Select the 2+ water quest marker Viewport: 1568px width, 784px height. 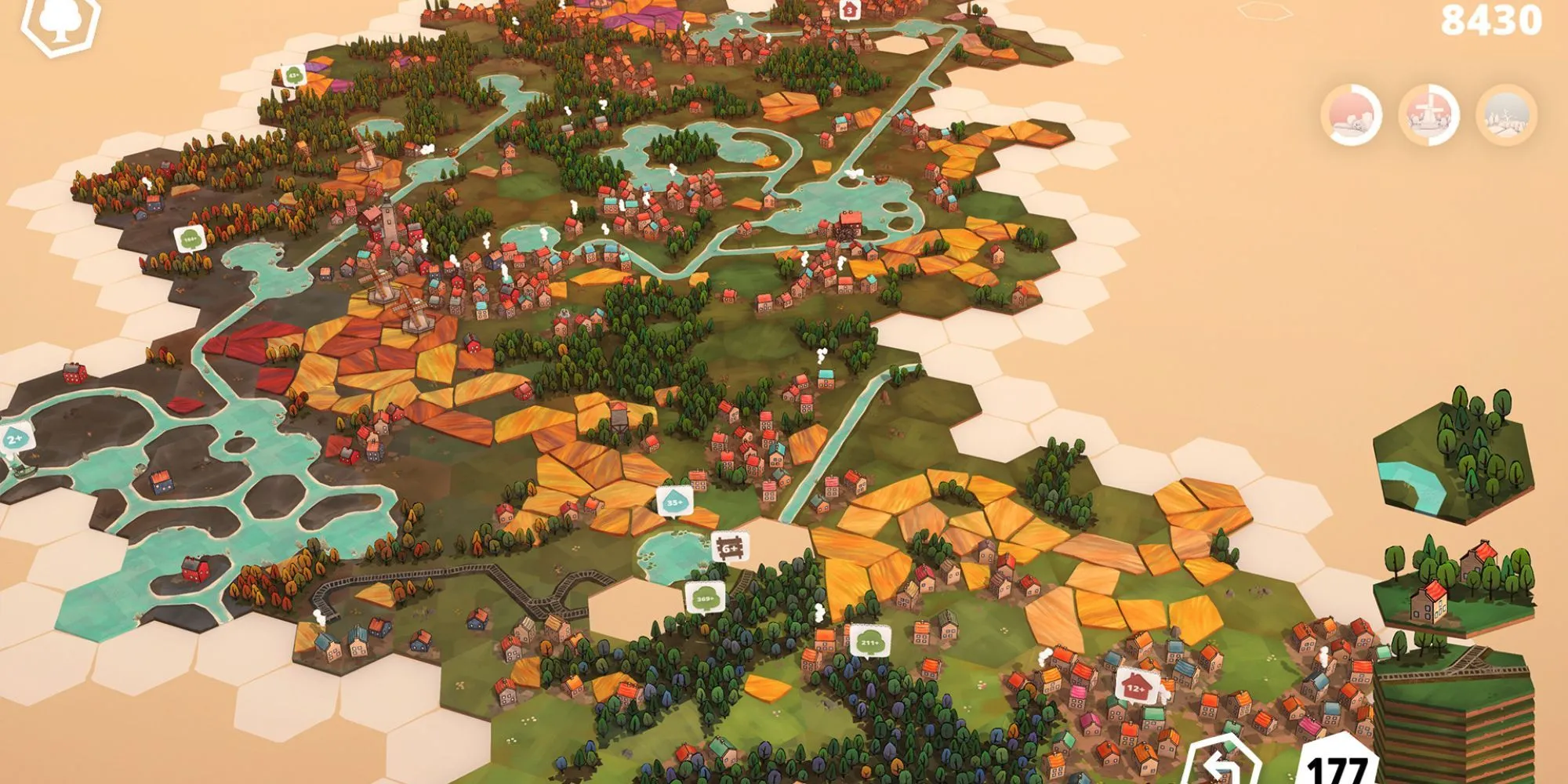coord(16,439)
